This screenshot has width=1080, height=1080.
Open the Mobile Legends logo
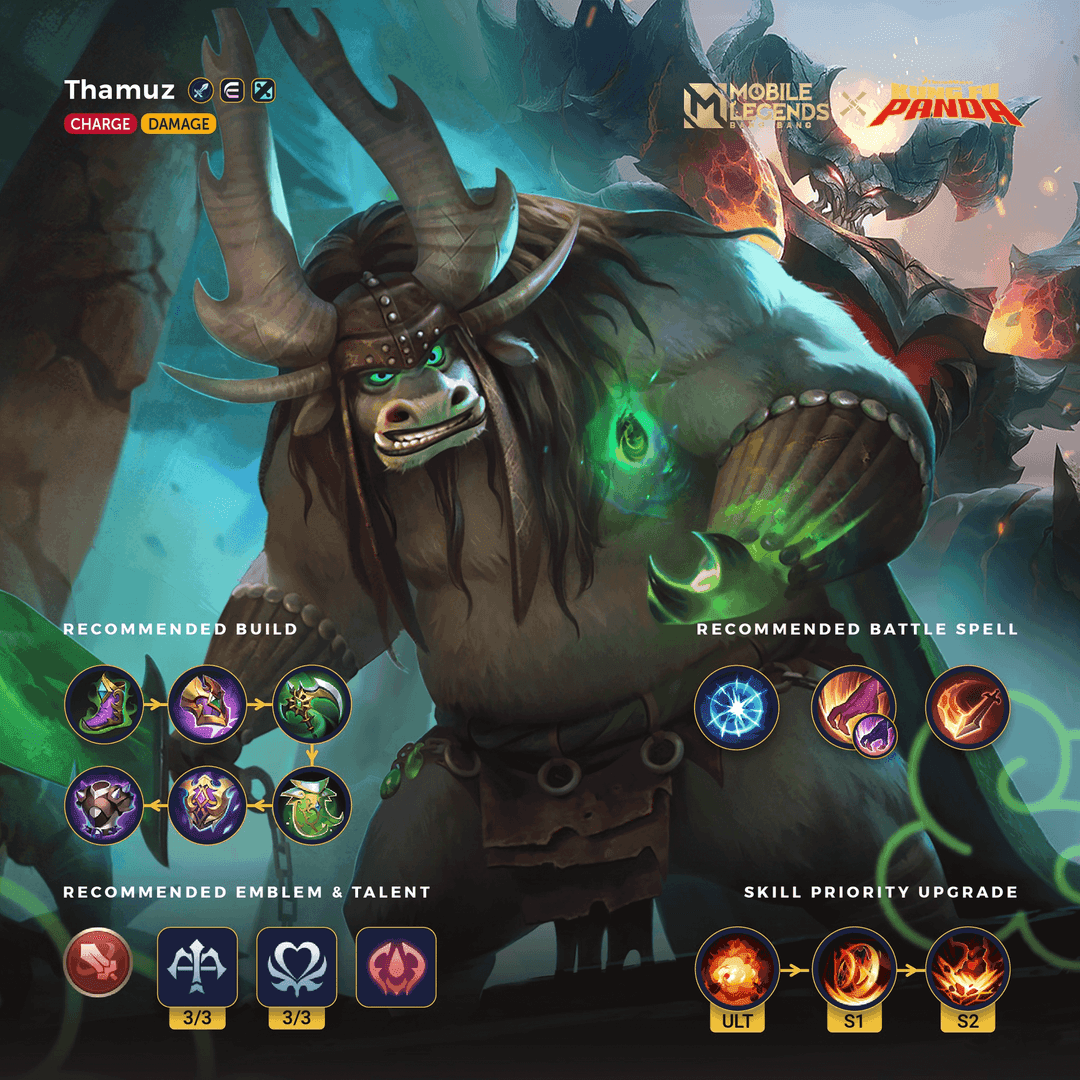757,103
